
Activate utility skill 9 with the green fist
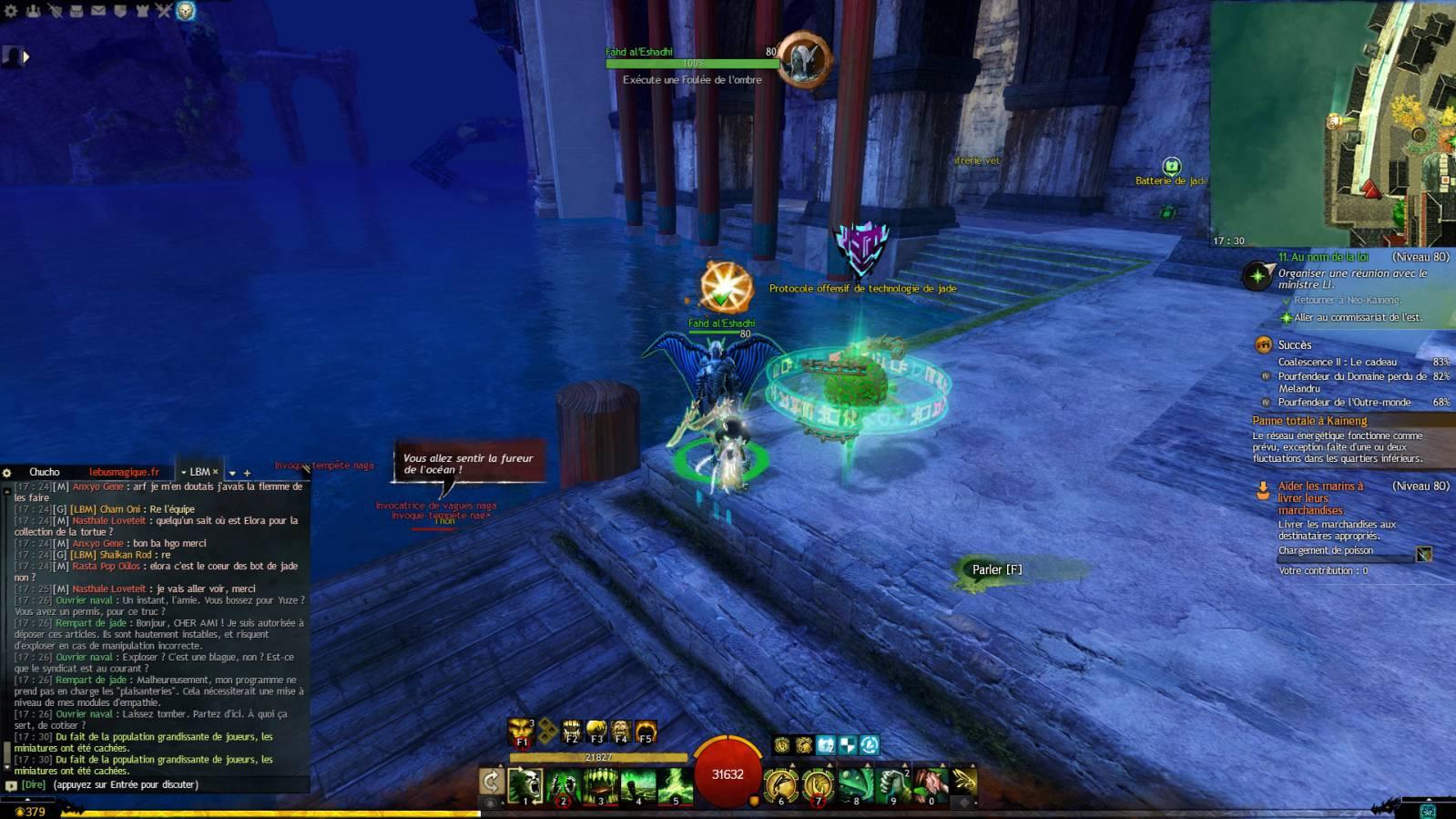893,785
